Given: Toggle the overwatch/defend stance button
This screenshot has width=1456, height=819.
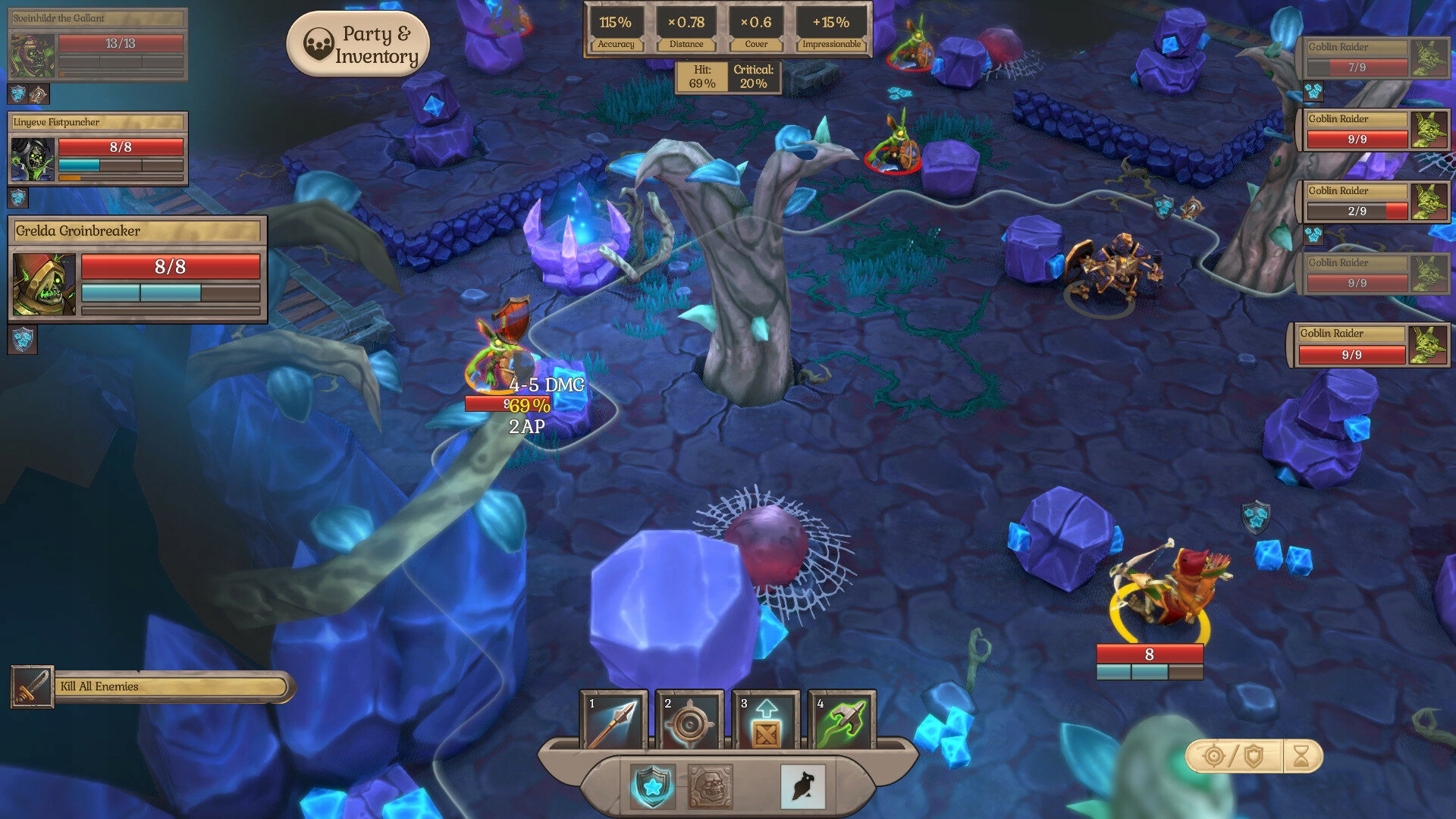Looking at the screenshot, I should tap(1234, 756).
